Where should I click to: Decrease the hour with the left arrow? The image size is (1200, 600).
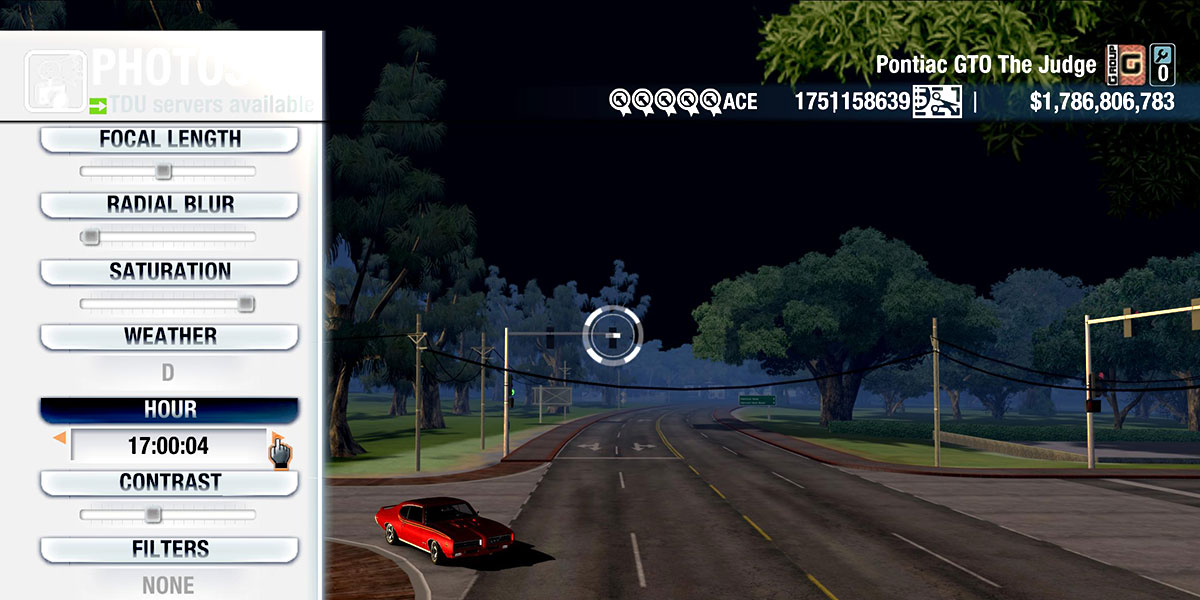[x=60, y=439]
